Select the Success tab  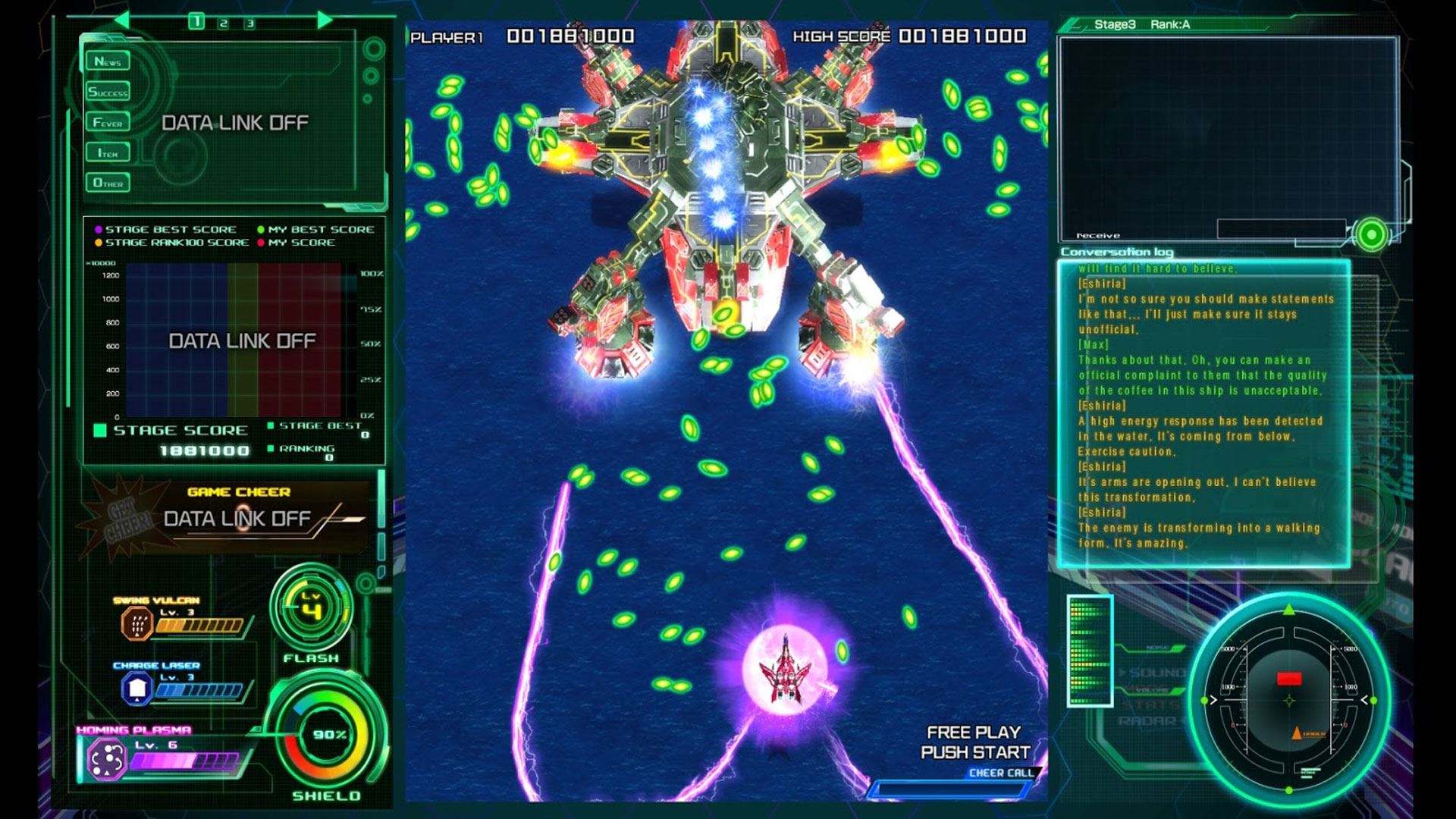(108, 93)
